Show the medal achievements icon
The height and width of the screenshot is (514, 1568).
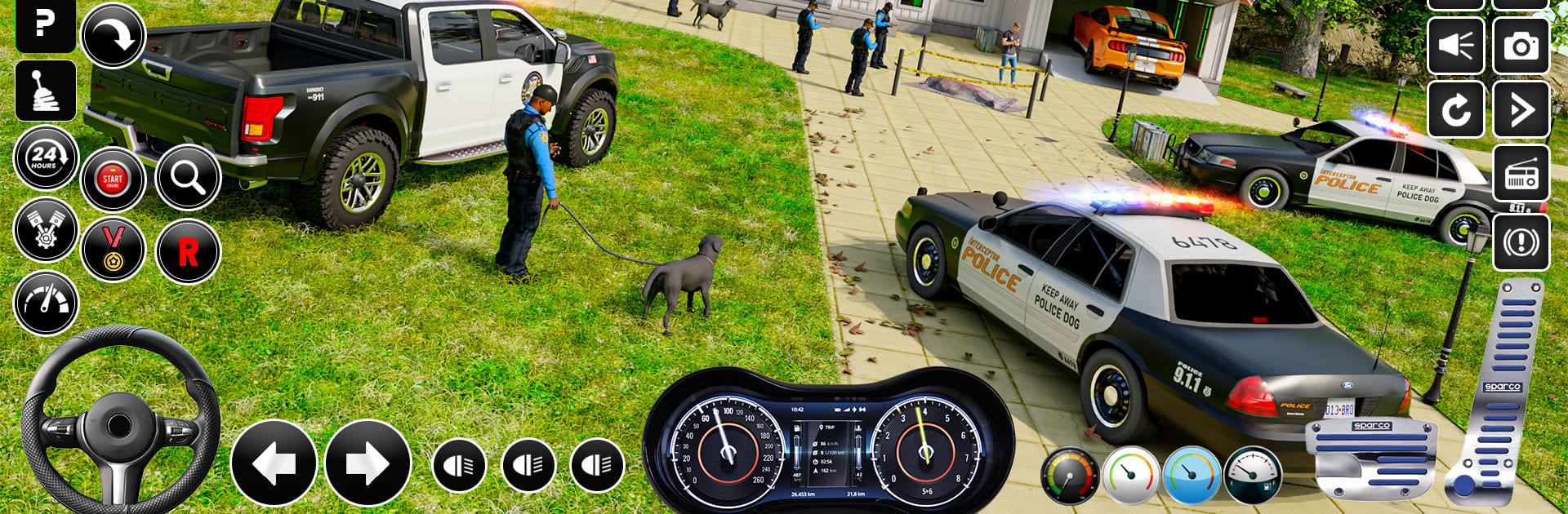[113, 250]
